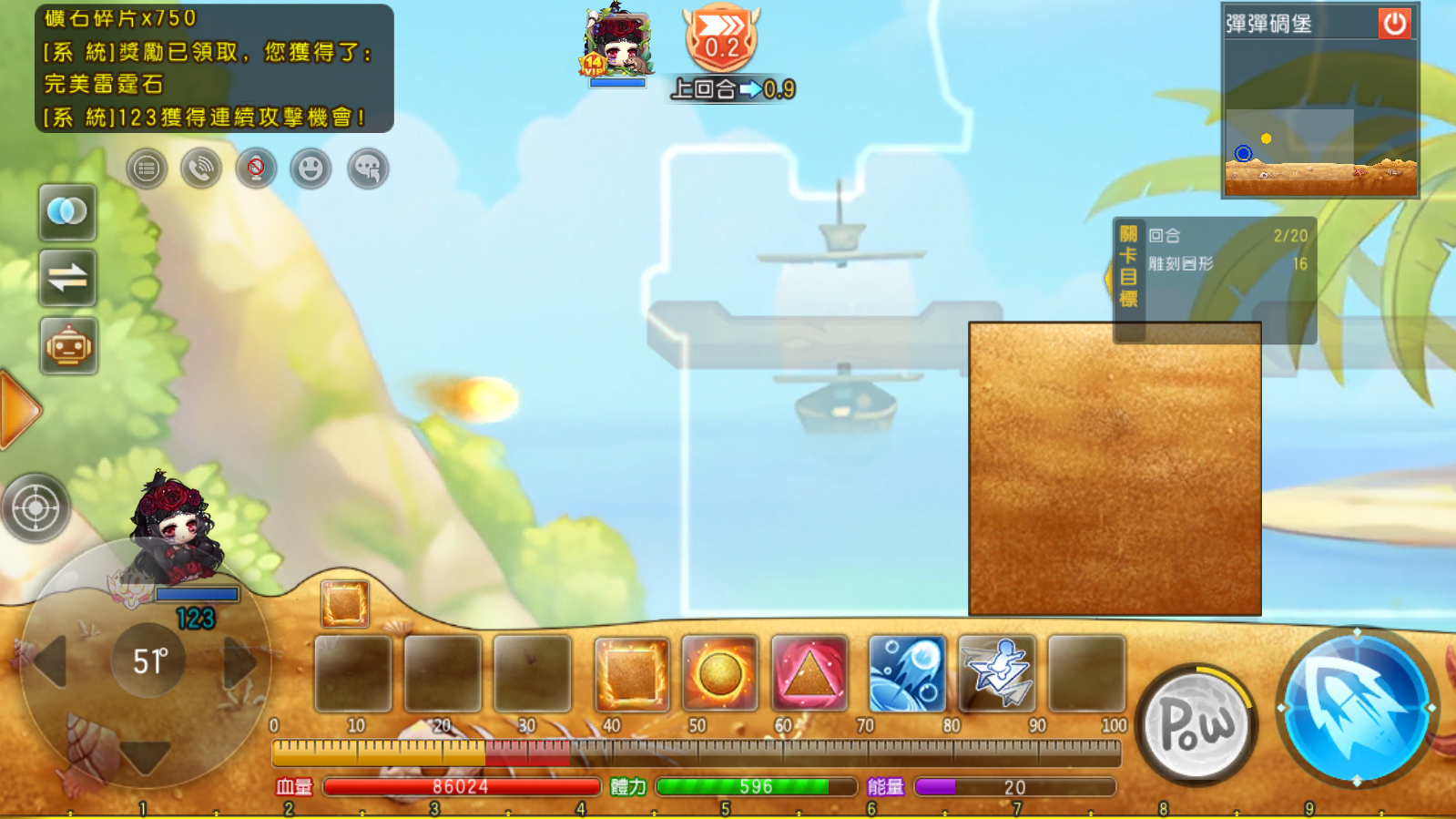Select the pink triangle shape skill
The width and height of the screenshot is (1456, 819).
[x=809, y=674]
